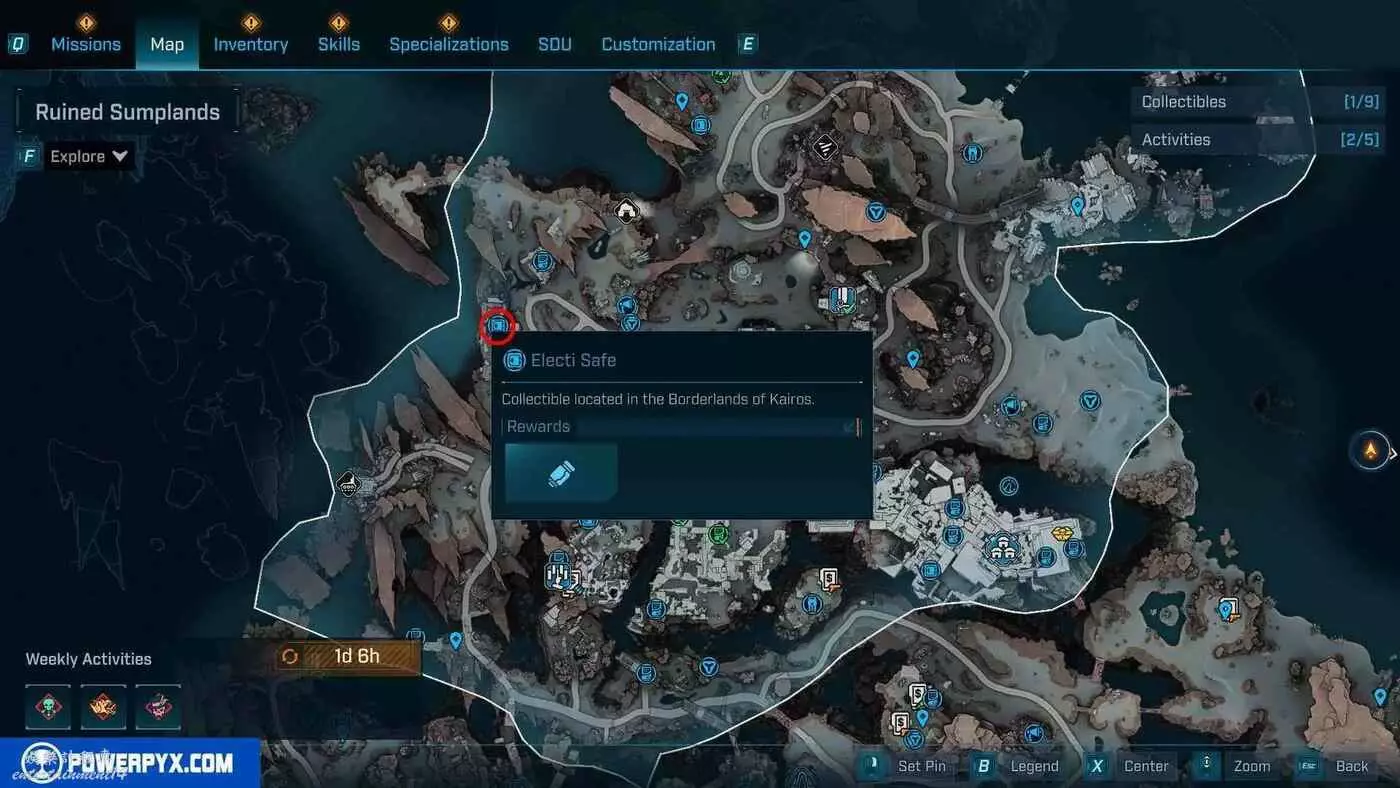Select the Specializations tab

pyautogui.click(x=448, y=44)
